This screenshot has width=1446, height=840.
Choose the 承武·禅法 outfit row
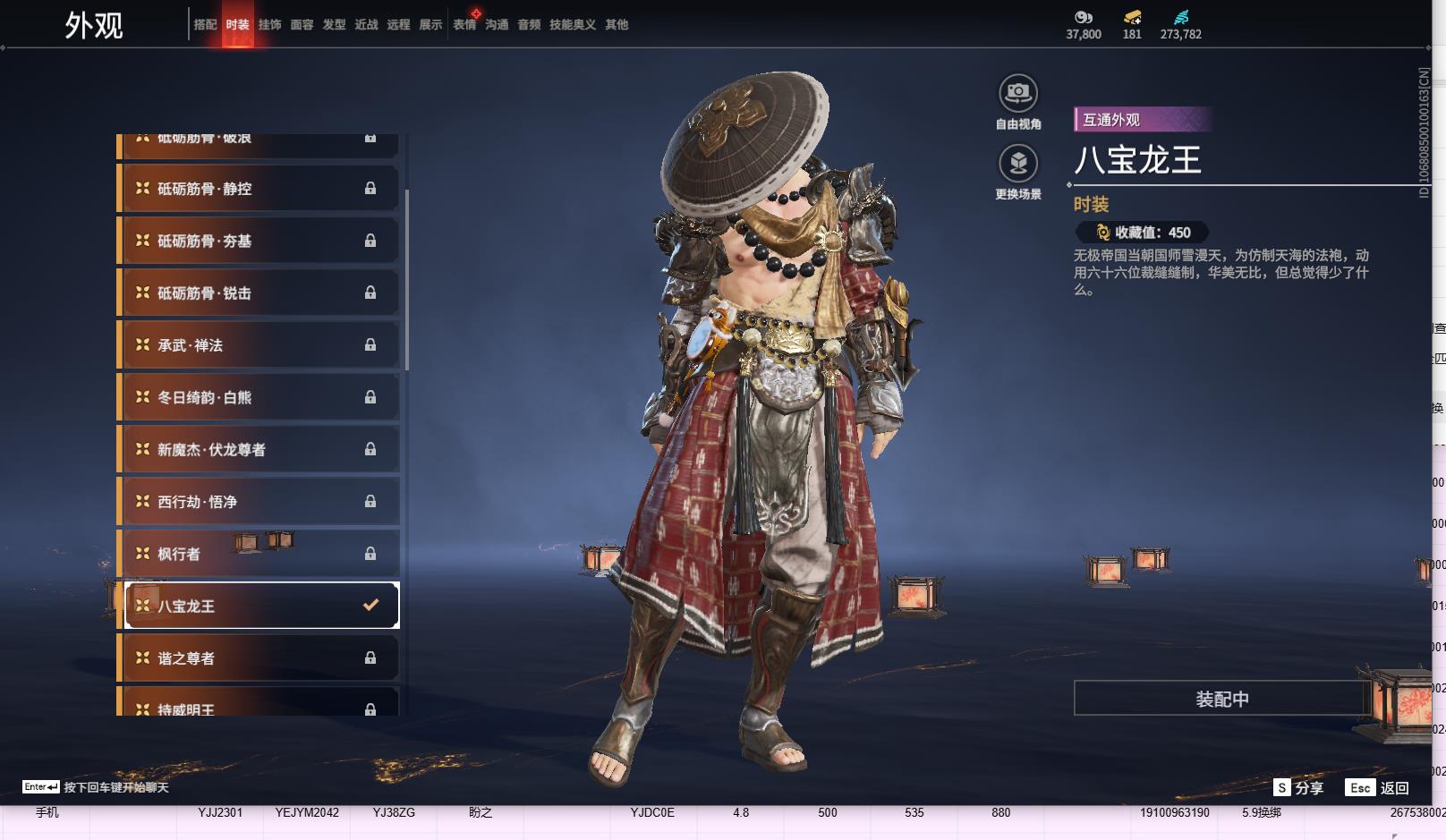point(259,345)
